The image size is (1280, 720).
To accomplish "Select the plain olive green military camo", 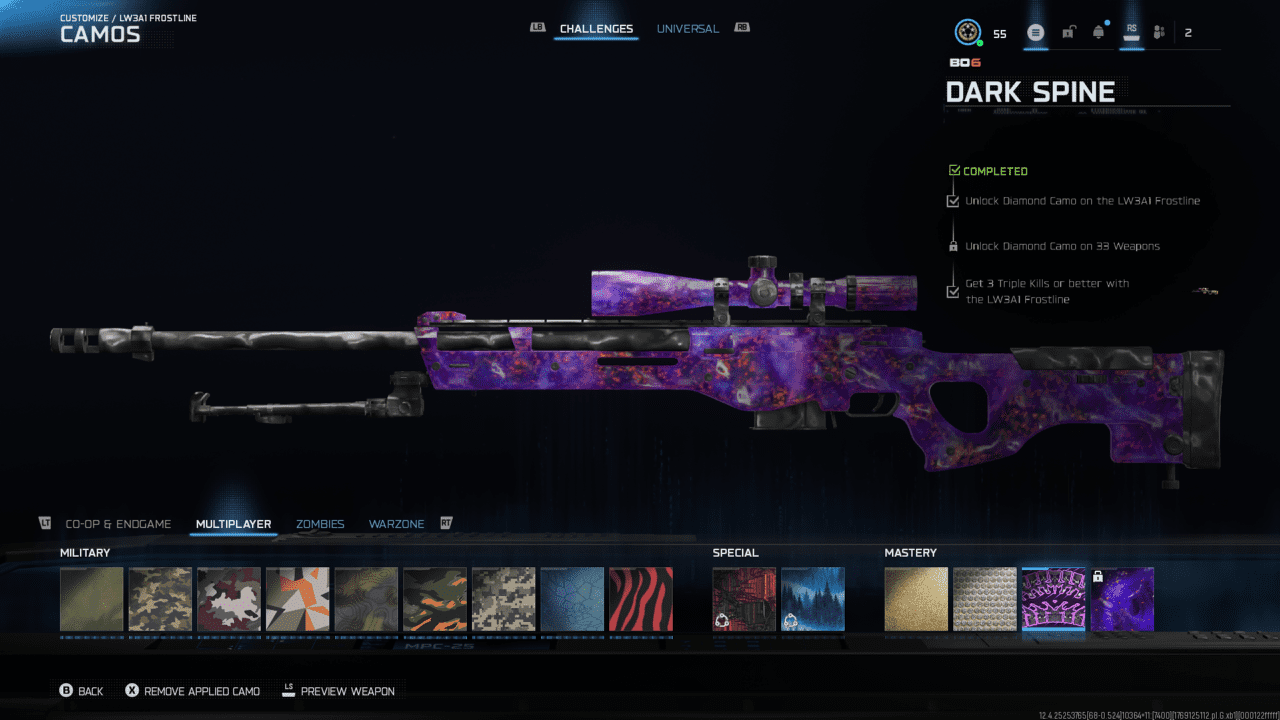I will [92, 600].
